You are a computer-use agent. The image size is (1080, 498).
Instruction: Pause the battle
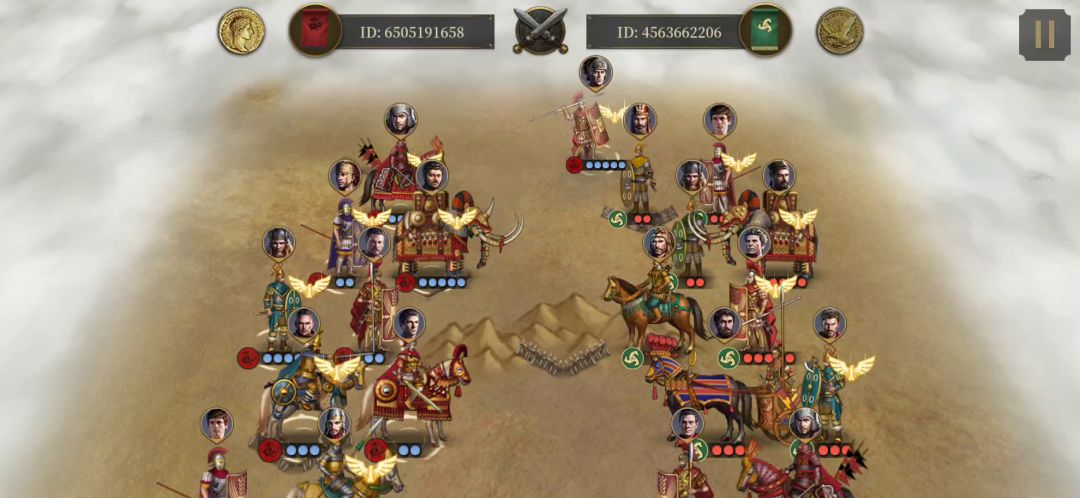click(1044, 34)
